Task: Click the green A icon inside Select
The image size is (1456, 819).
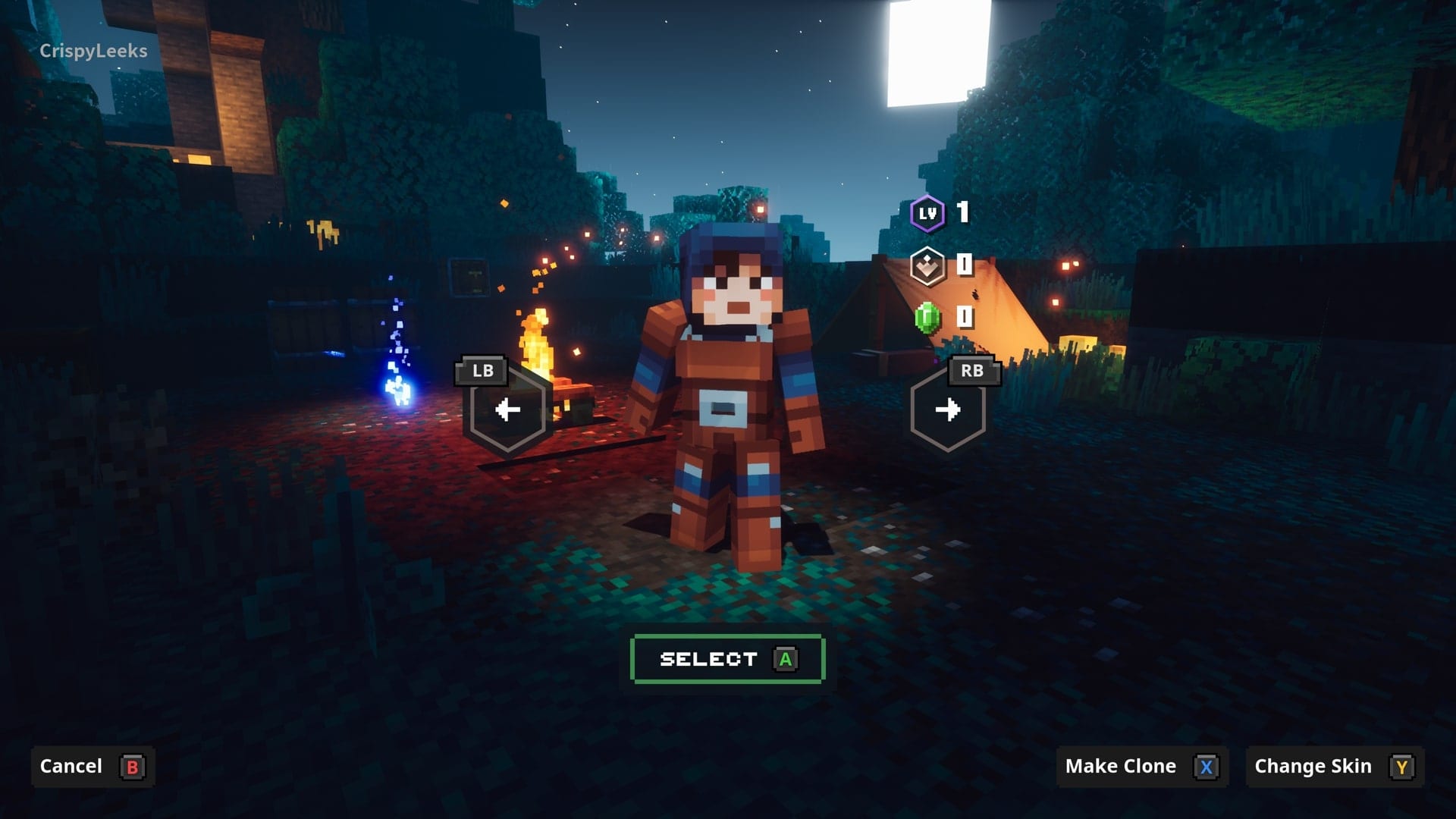Action: point(786,658)
